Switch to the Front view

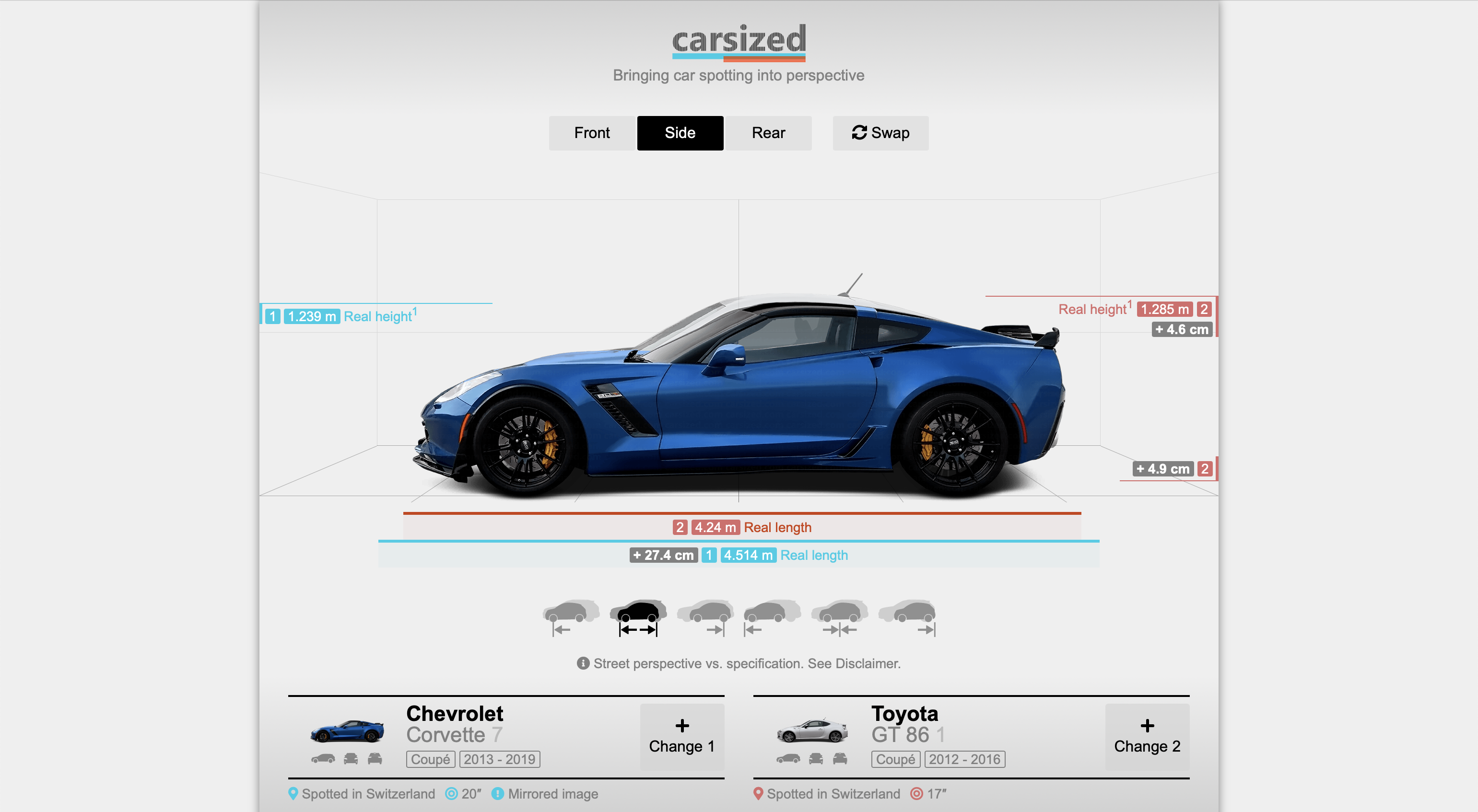coord(592,133)
